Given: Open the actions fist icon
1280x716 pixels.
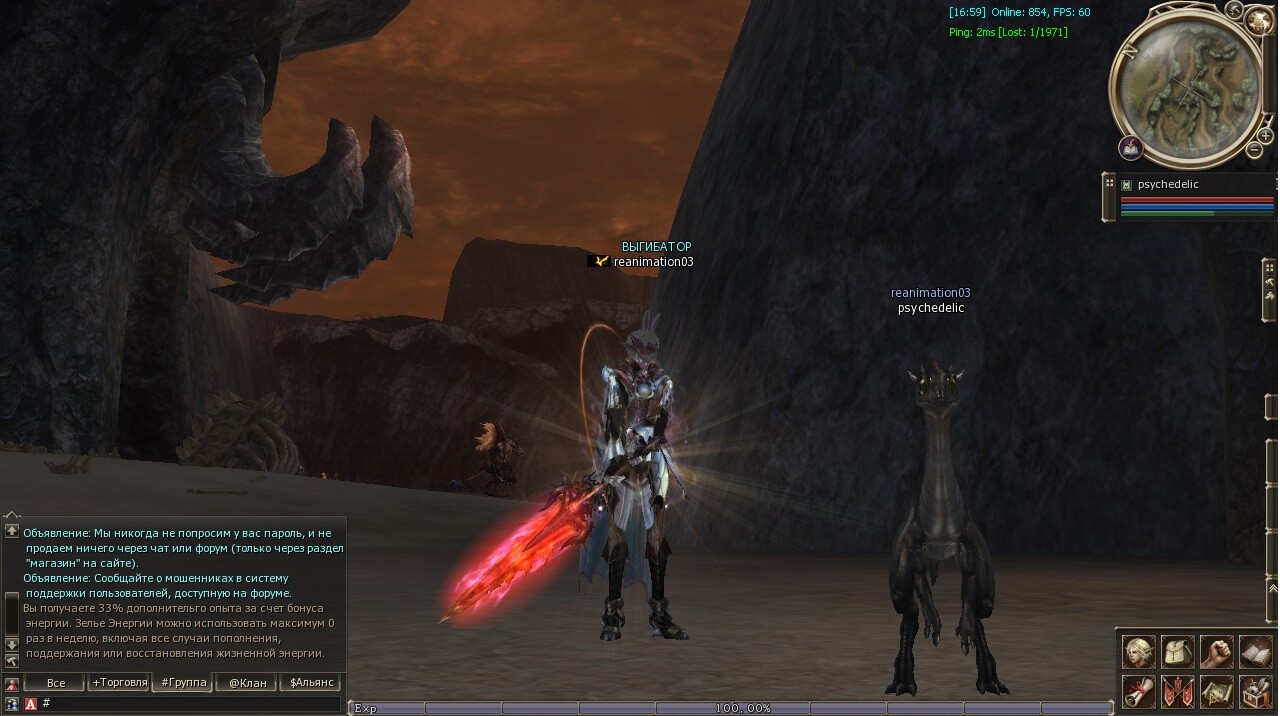Looking at the screenshot, I should [x=1216, y=652].
